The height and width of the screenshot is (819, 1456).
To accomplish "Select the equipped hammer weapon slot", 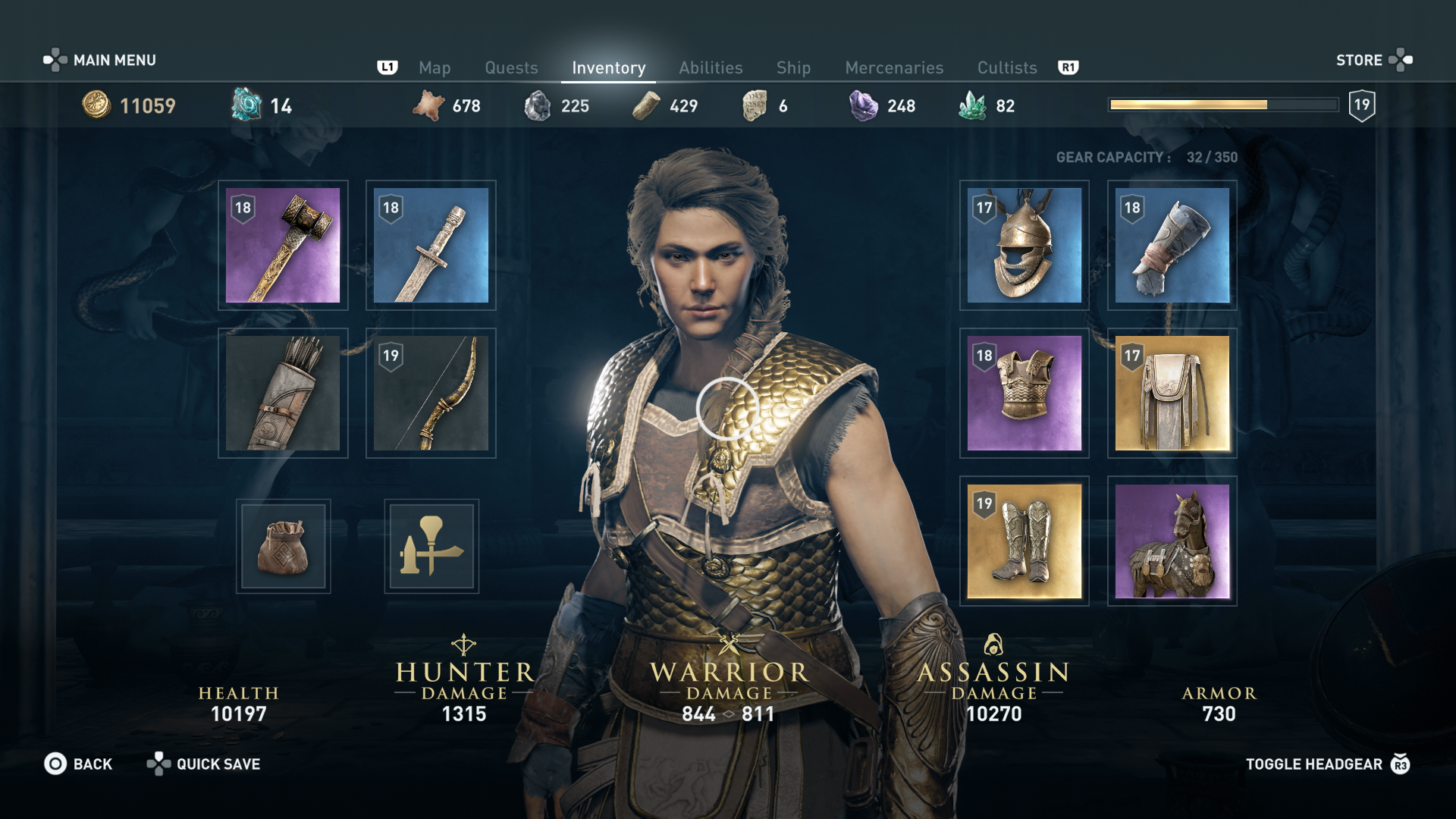I will (x=283, y=245).
